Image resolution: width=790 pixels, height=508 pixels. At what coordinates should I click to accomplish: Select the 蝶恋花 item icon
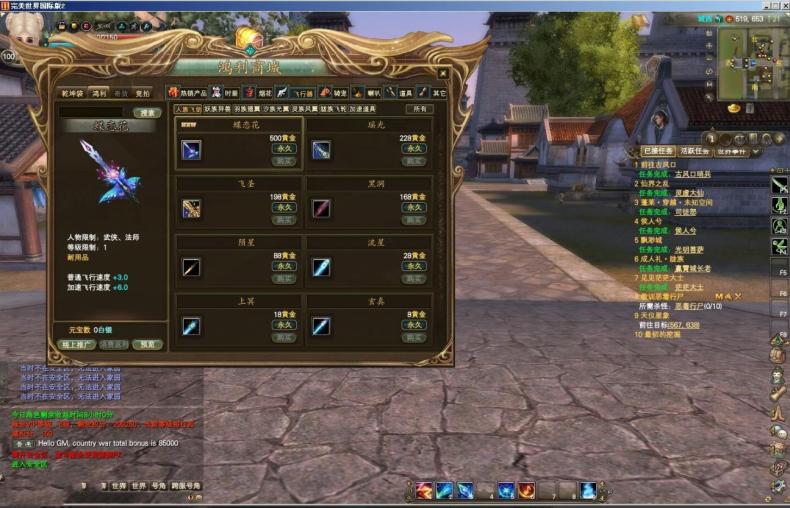point(191,149)
